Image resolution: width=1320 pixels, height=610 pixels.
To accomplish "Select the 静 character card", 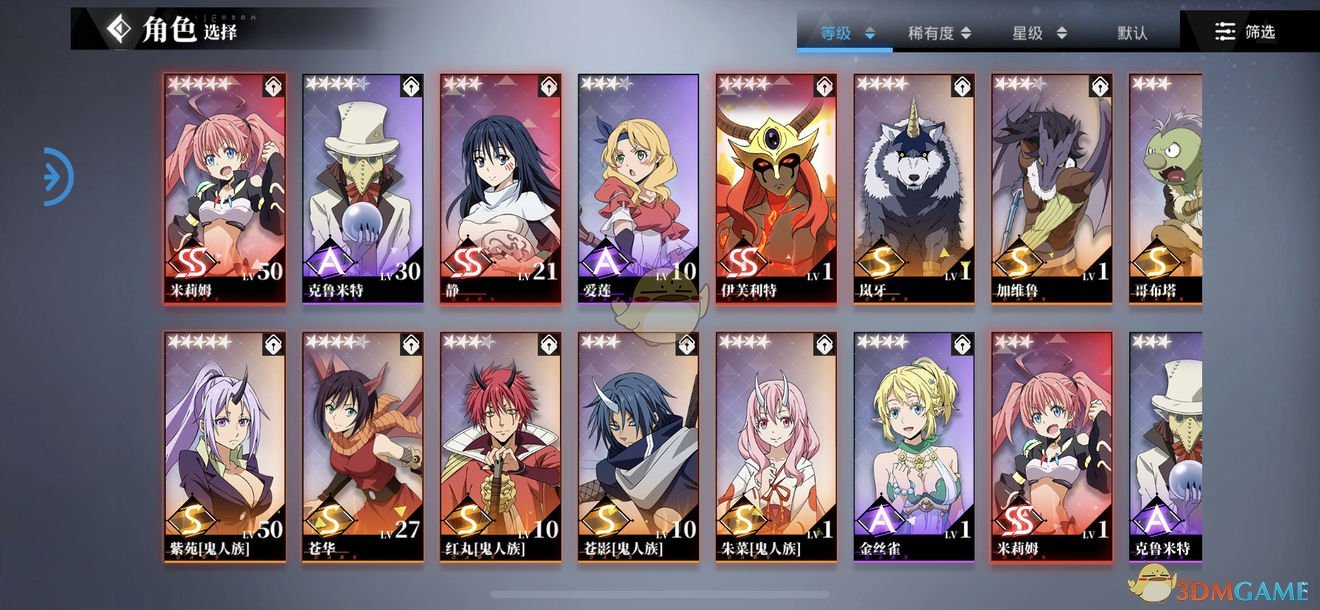I will coord(501,187).
